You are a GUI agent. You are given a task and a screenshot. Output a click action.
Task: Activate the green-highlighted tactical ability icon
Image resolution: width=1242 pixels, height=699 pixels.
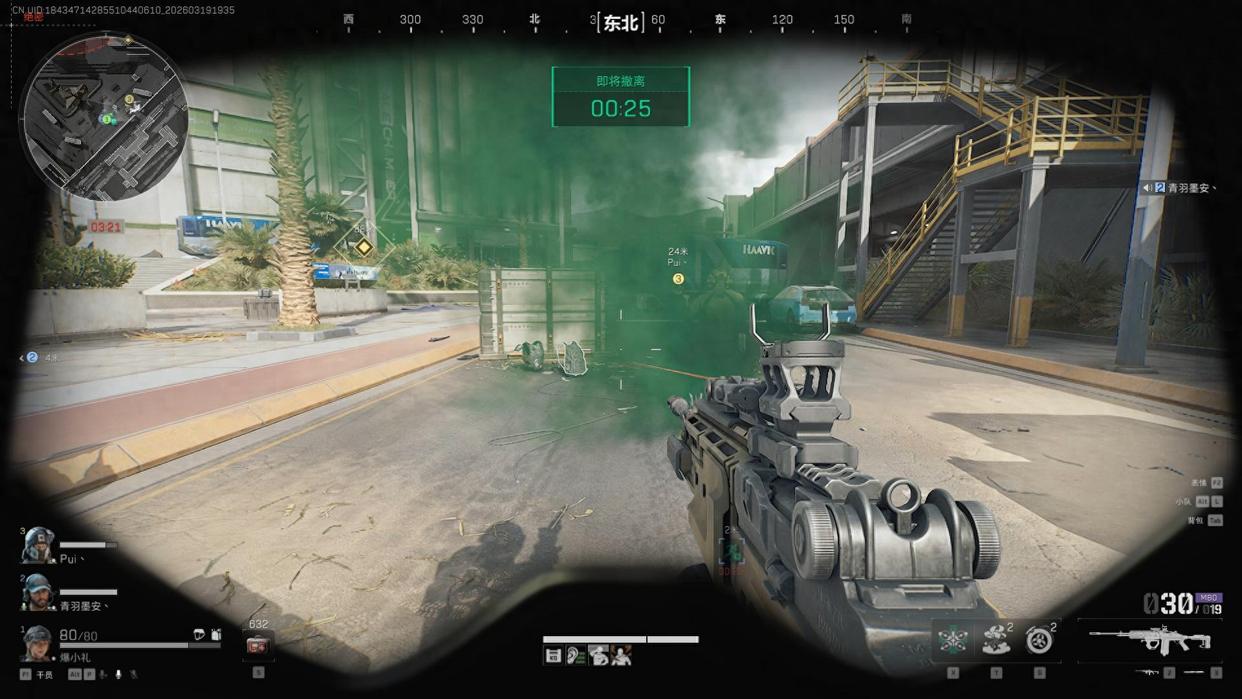pos(952,641)
